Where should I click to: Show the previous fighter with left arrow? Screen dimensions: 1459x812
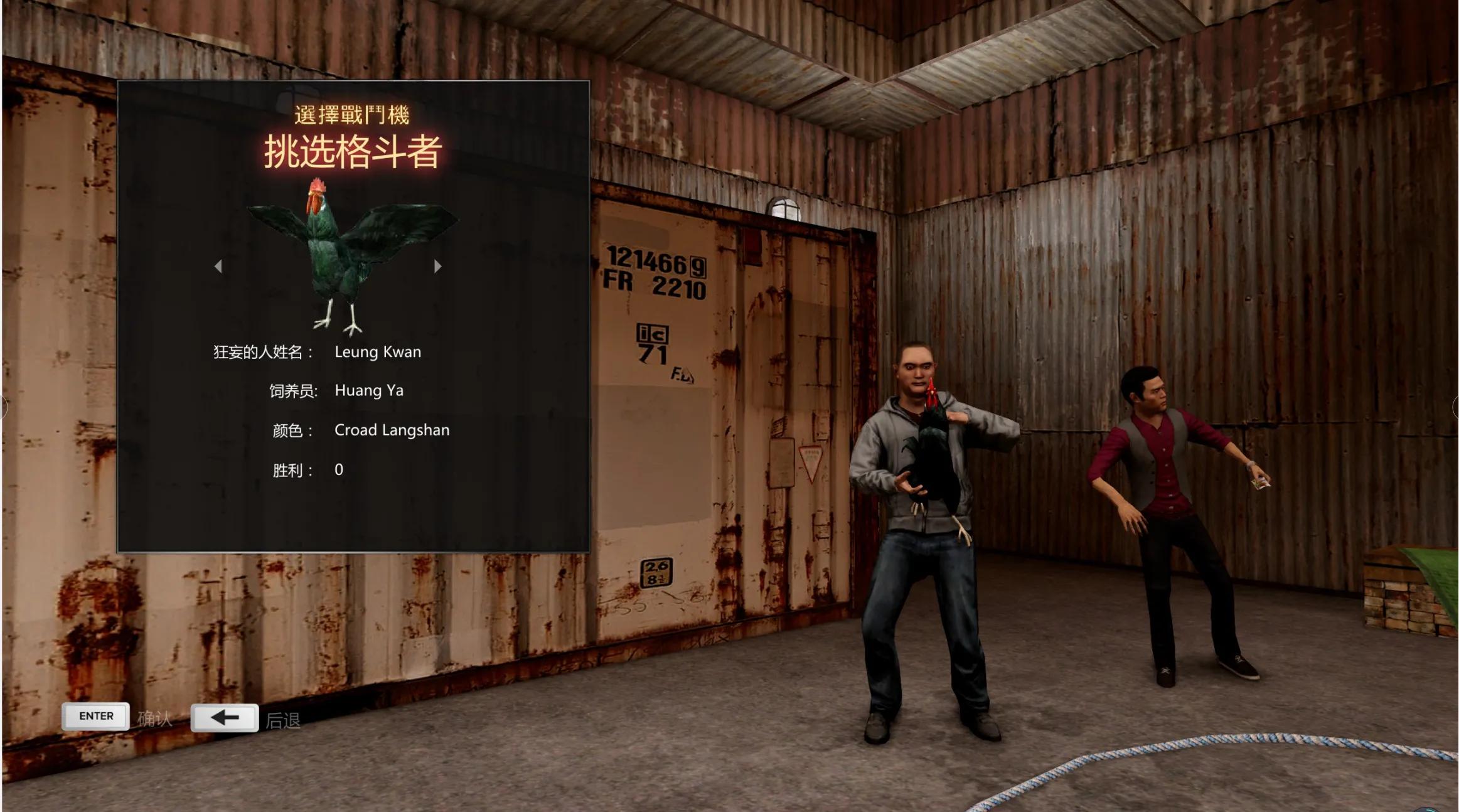pyautogui.click(x=218, y=267)
